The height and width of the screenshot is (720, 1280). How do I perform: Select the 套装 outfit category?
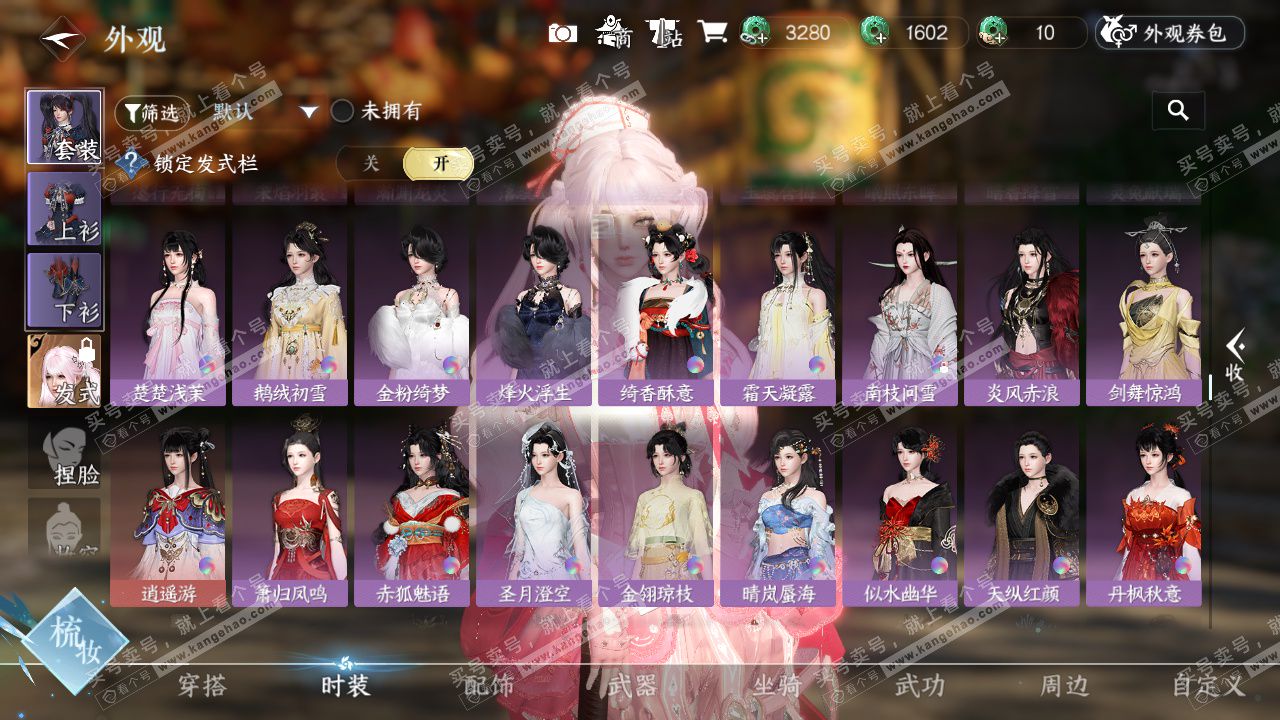pos(64,127)
